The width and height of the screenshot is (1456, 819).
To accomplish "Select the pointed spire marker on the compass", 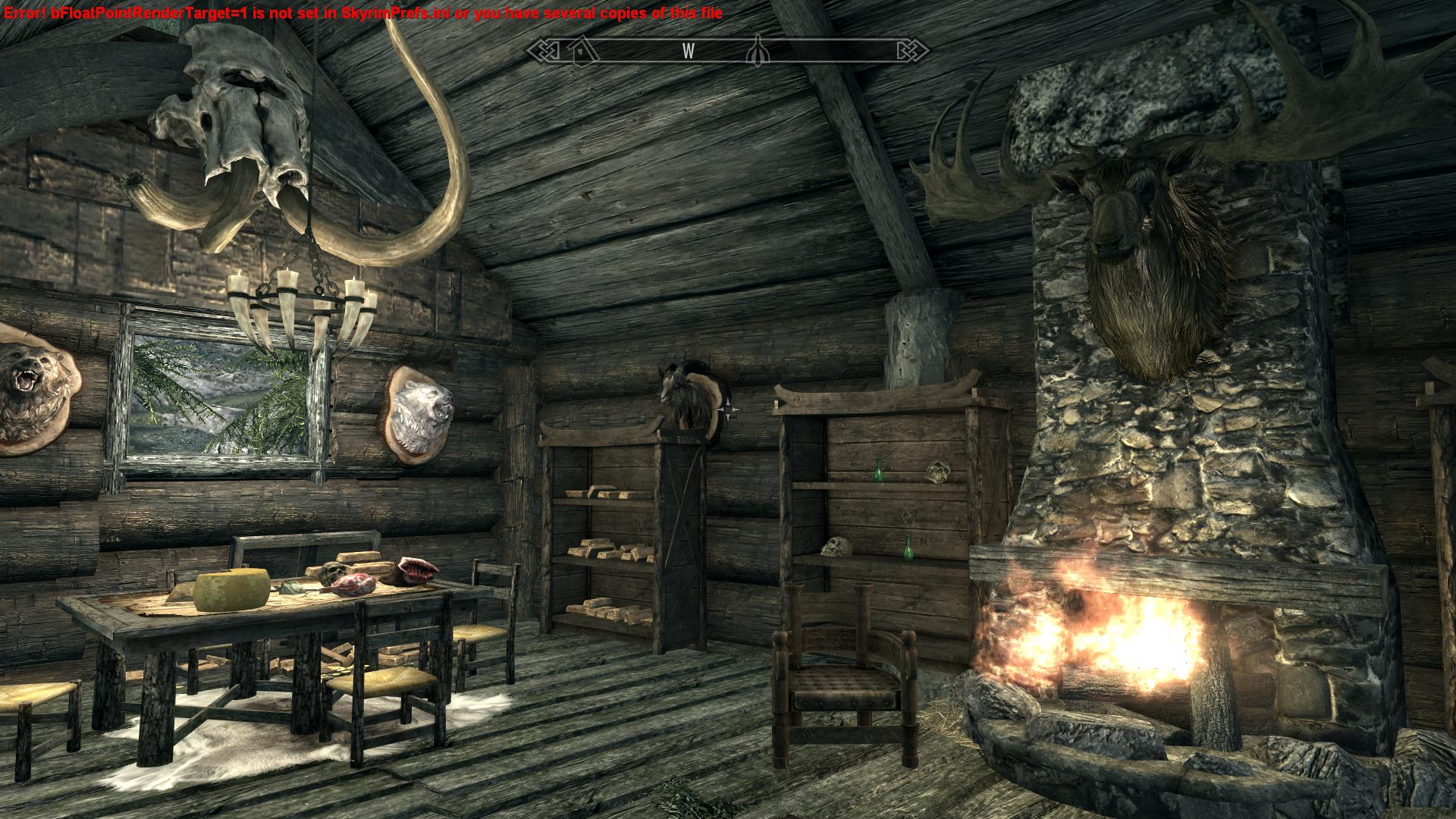I will tap(756, 51).
